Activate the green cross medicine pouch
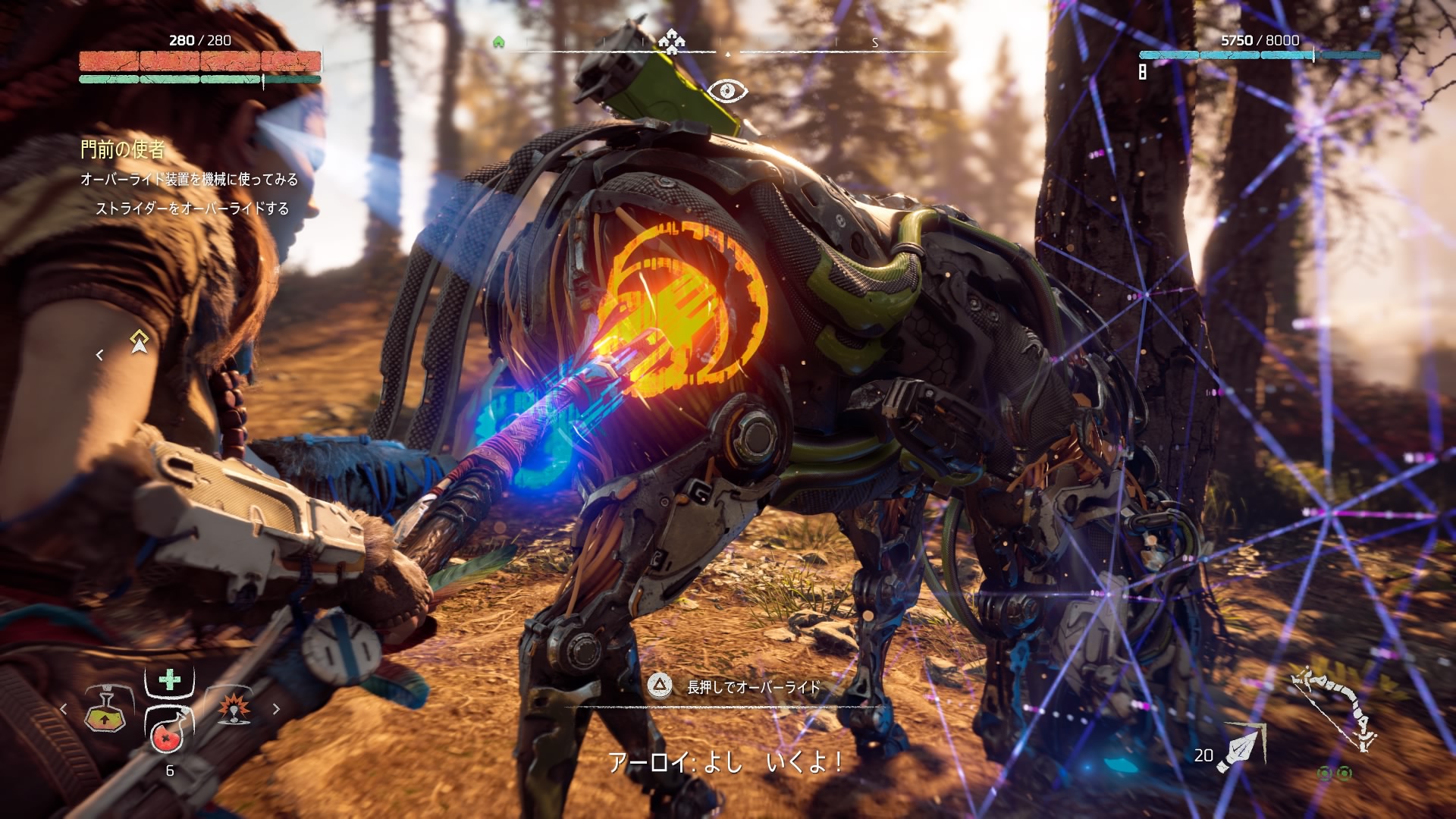This screenshot has width=1456, height=819. point(170,679)
